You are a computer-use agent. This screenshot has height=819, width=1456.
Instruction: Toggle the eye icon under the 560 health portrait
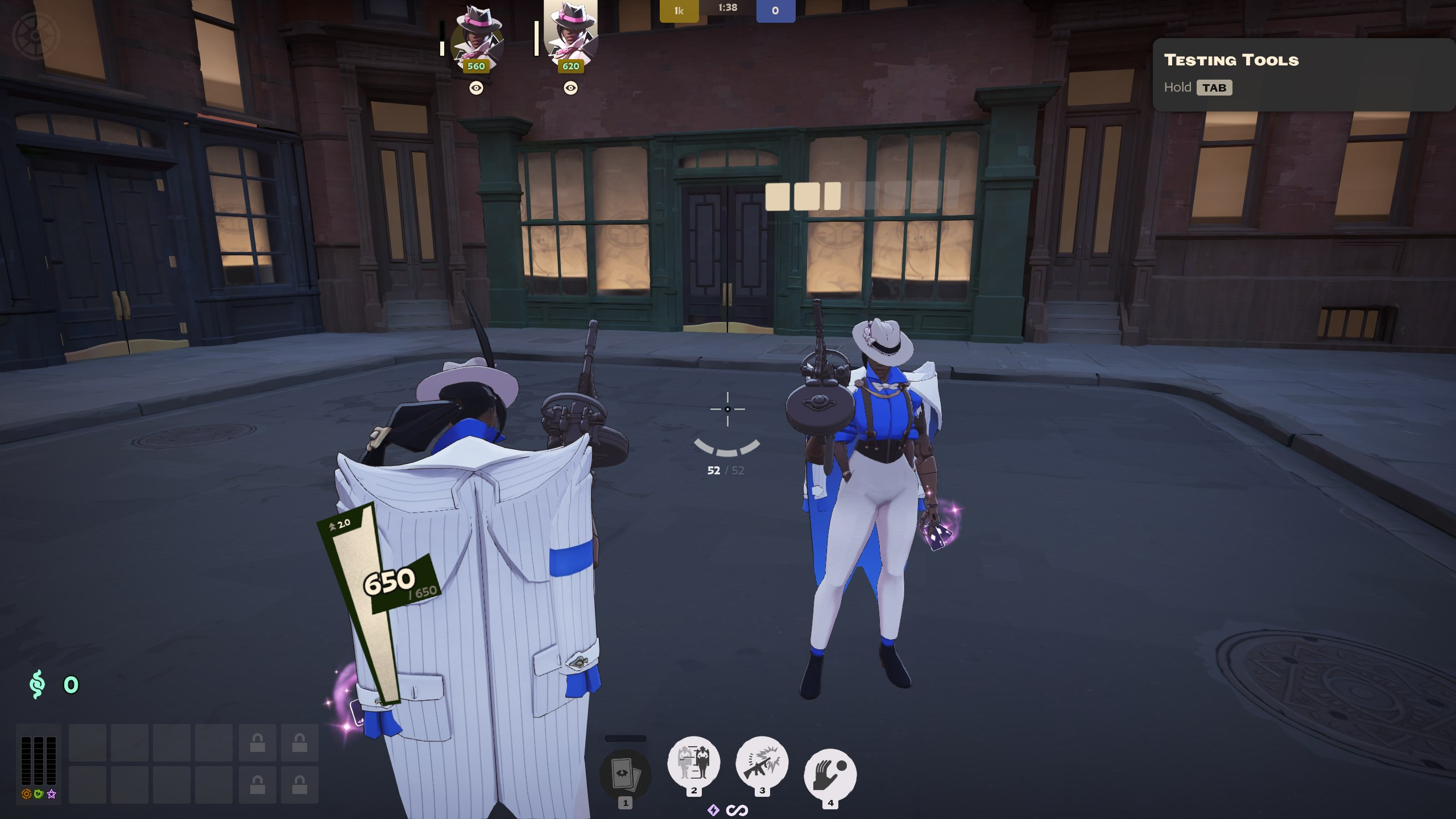coord(475,87)
